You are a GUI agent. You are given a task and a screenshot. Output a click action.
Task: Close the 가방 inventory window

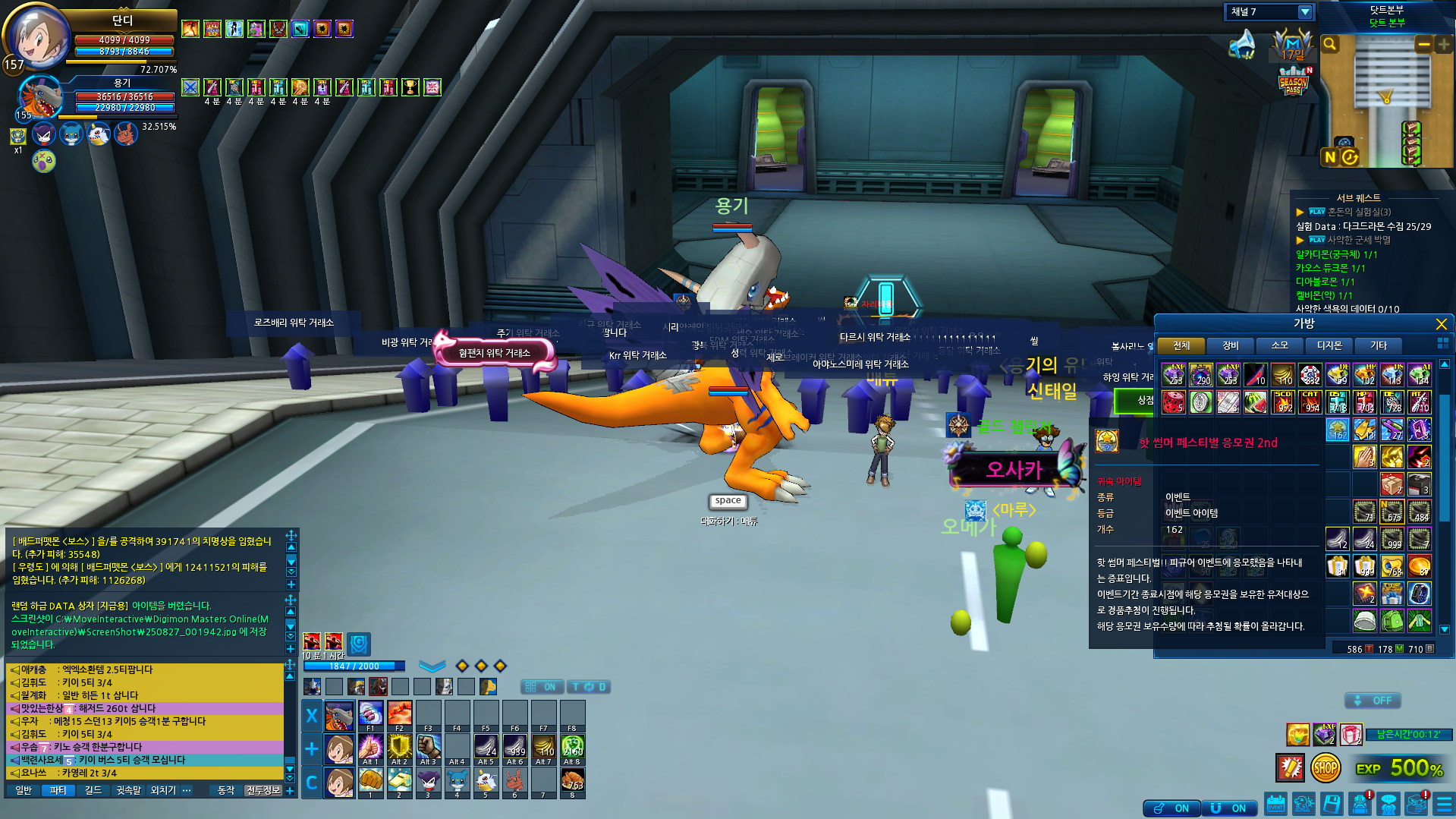point(1441,324)
